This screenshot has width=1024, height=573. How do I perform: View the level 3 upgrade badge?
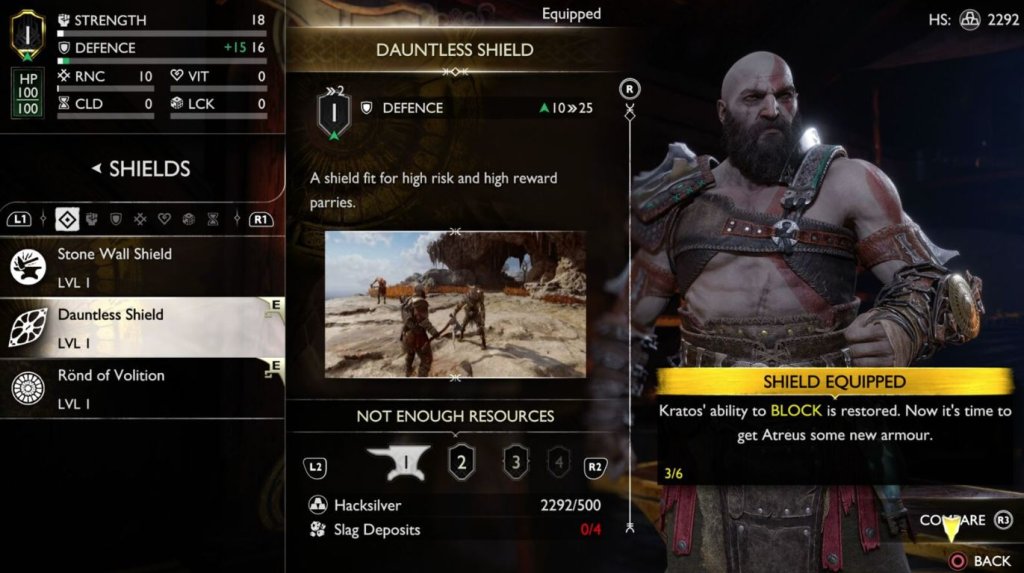click(x=516, y=463)
